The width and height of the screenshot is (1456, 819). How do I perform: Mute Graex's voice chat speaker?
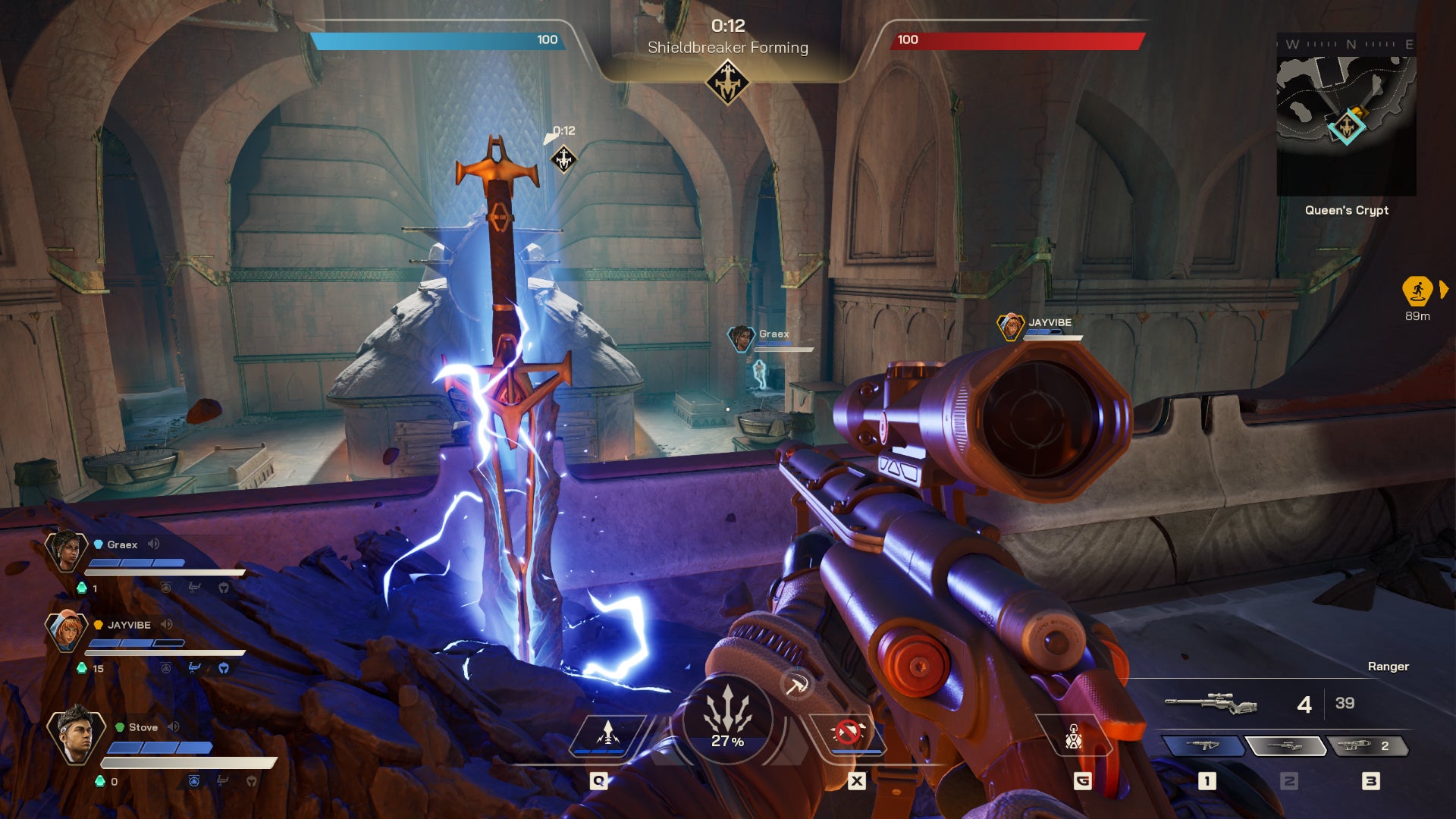pos(152,544)
